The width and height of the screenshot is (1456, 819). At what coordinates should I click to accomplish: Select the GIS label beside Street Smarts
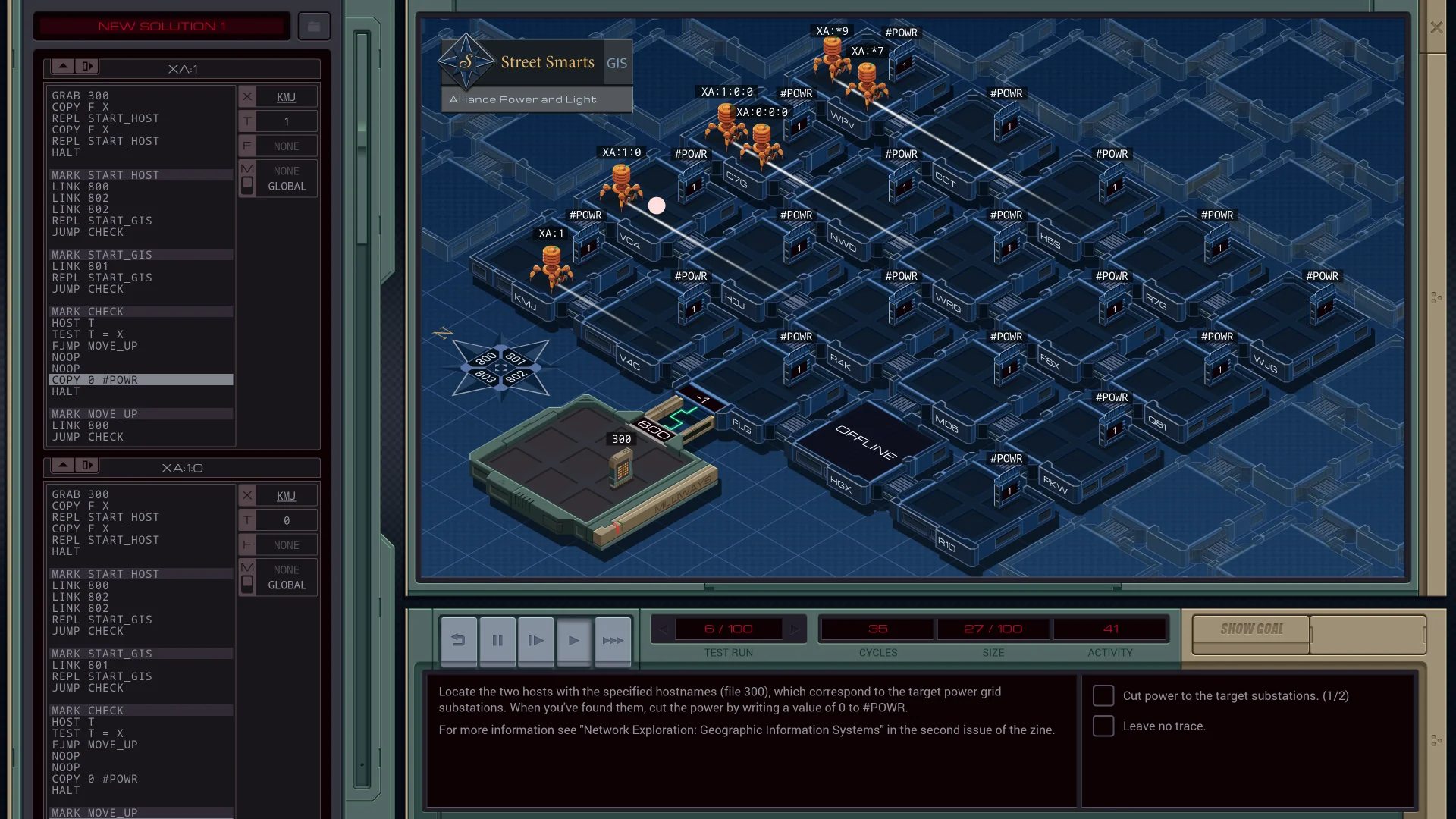click(x=617, y=63)
